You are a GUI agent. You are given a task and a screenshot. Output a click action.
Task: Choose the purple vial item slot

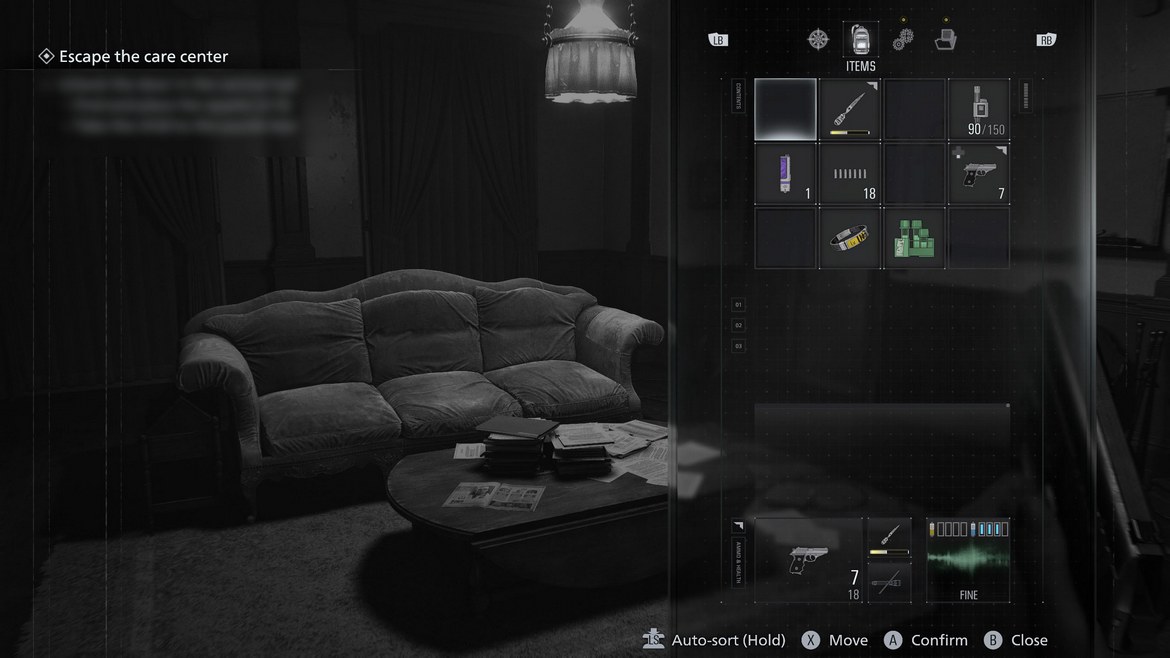point(786,174)
